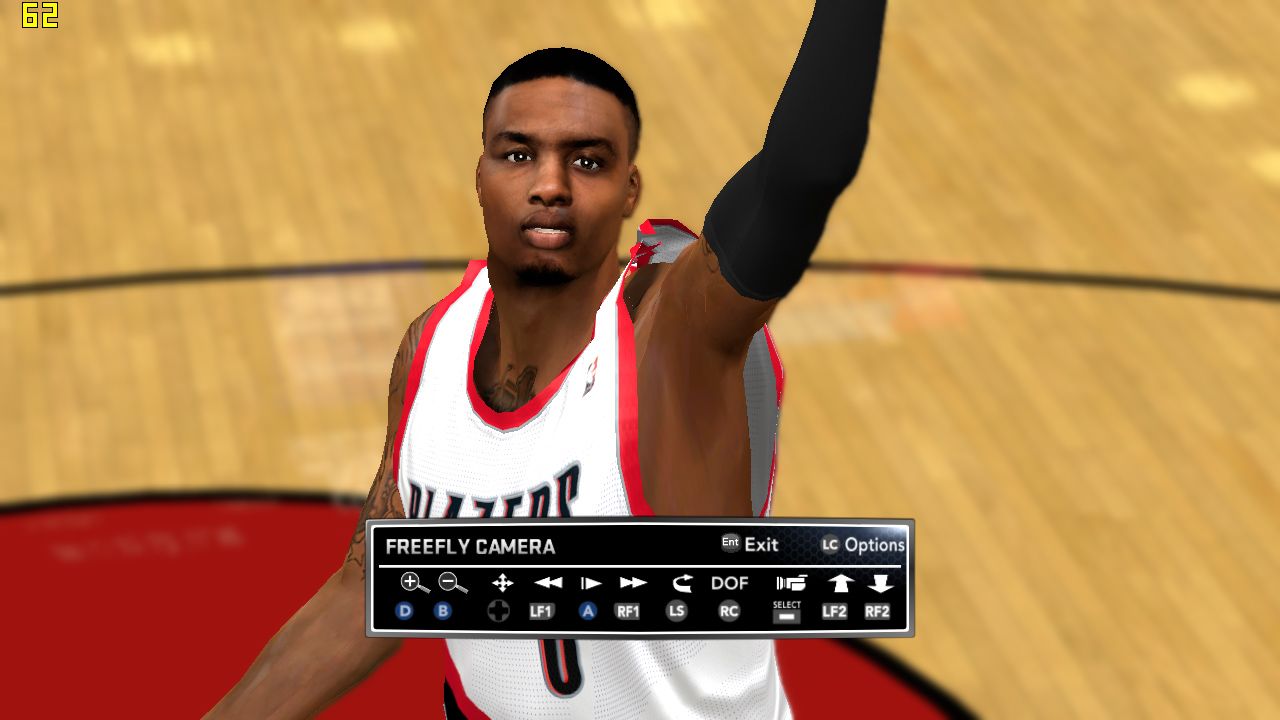
Task: Click the zoom-in magnifier icon
Action: [x=414, y=582]
